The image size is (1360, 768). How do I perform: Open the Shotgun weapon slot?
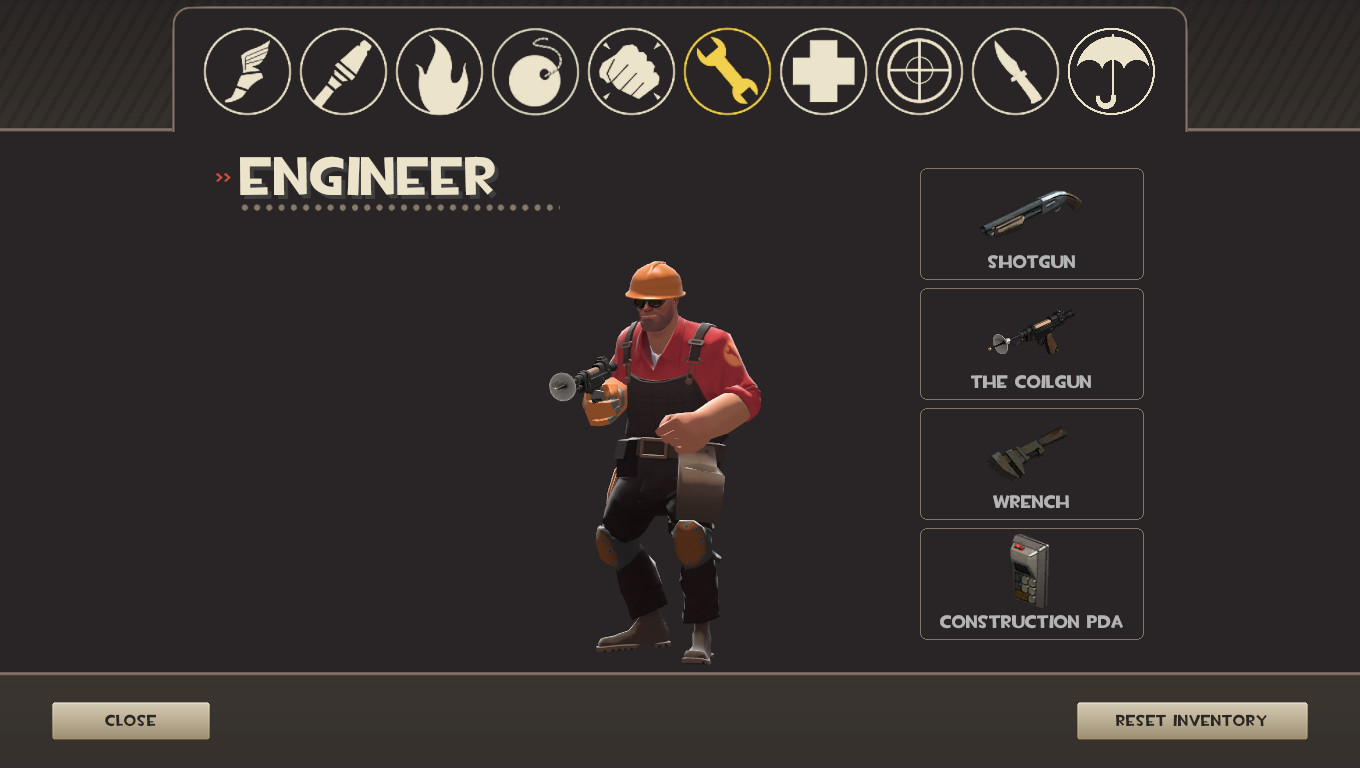1031,224
